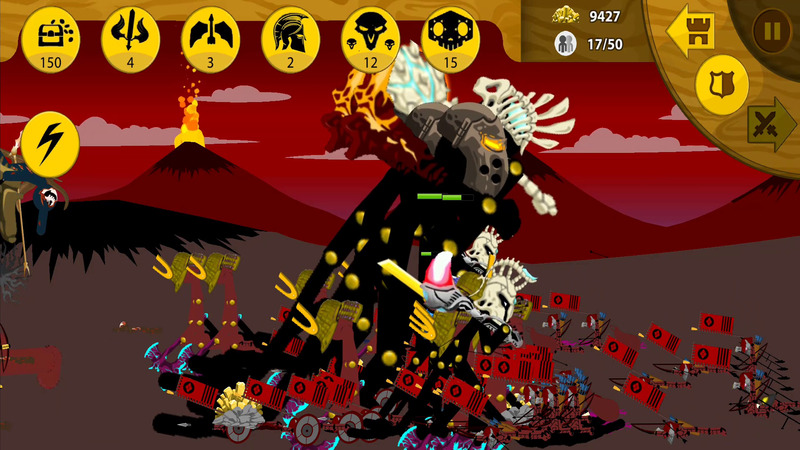Train the crested-helmet spearman unit
The height and width of the screenshot is (450, 800).
click(290, 35)
